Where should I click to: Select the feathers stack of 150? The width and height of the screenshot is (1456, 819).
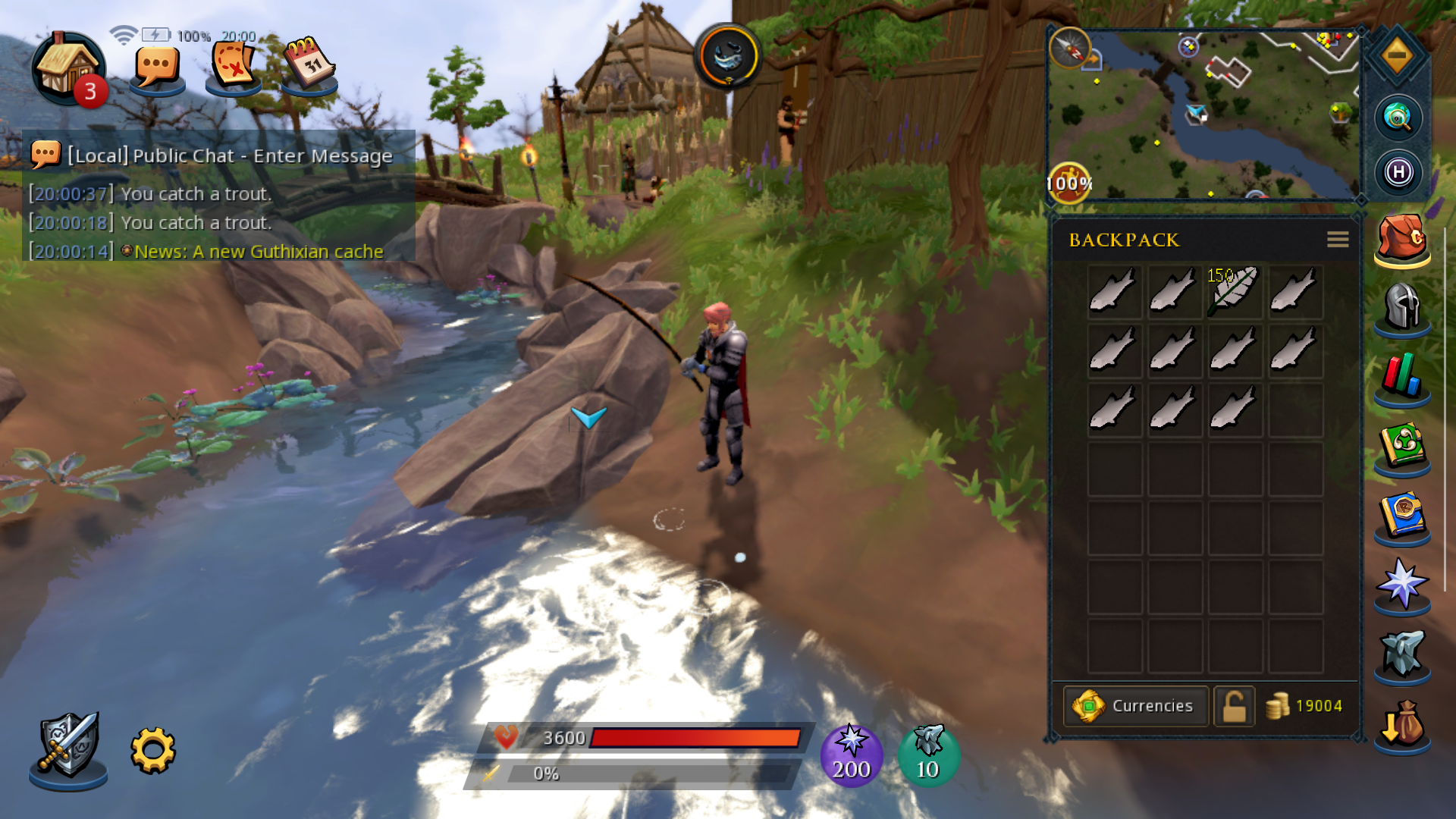pyautogui.click(x=1234, y=290)
